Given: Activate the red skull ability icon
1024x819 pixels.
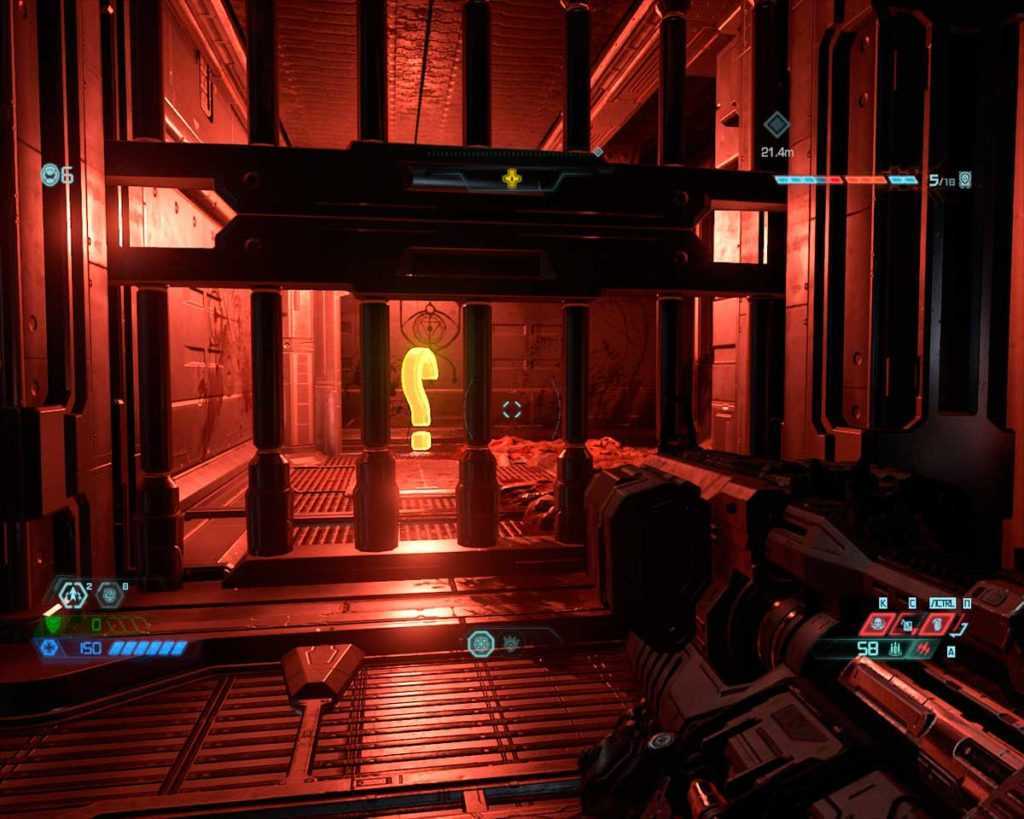Looking at the screenshot, I should (x=878, y=624).
